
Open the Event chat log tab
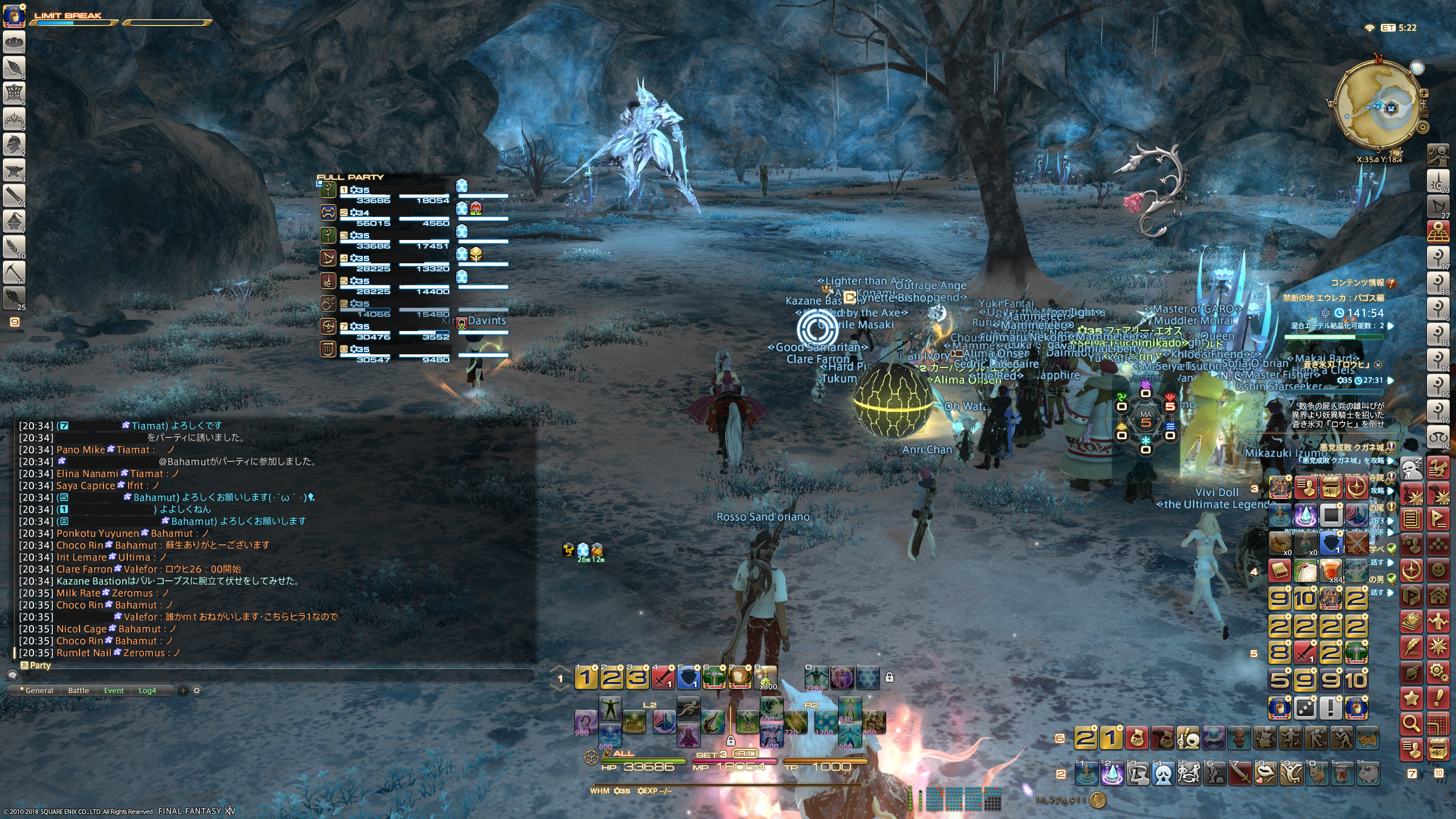[x=114, y=690]
